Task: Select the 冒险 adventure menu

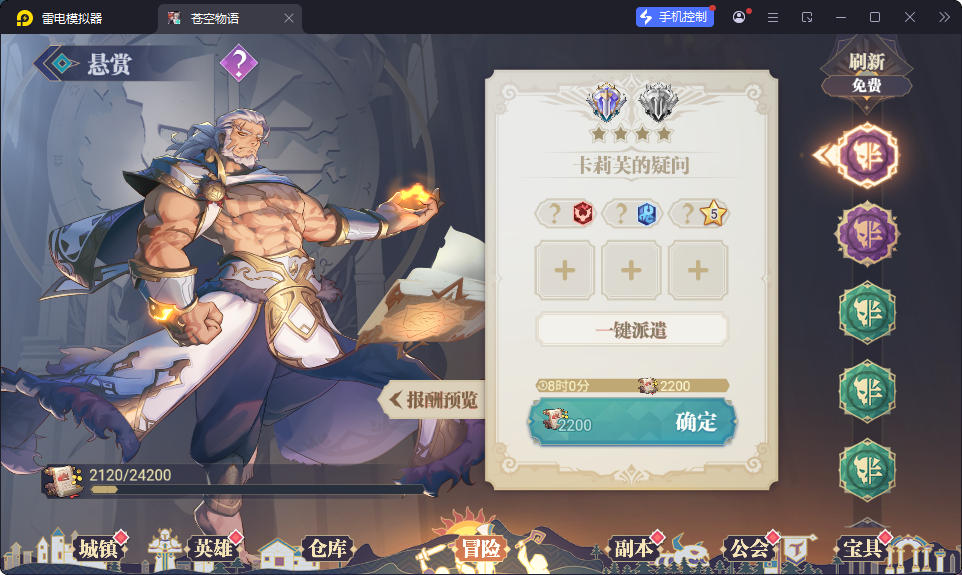Action: tap(480, 548)
